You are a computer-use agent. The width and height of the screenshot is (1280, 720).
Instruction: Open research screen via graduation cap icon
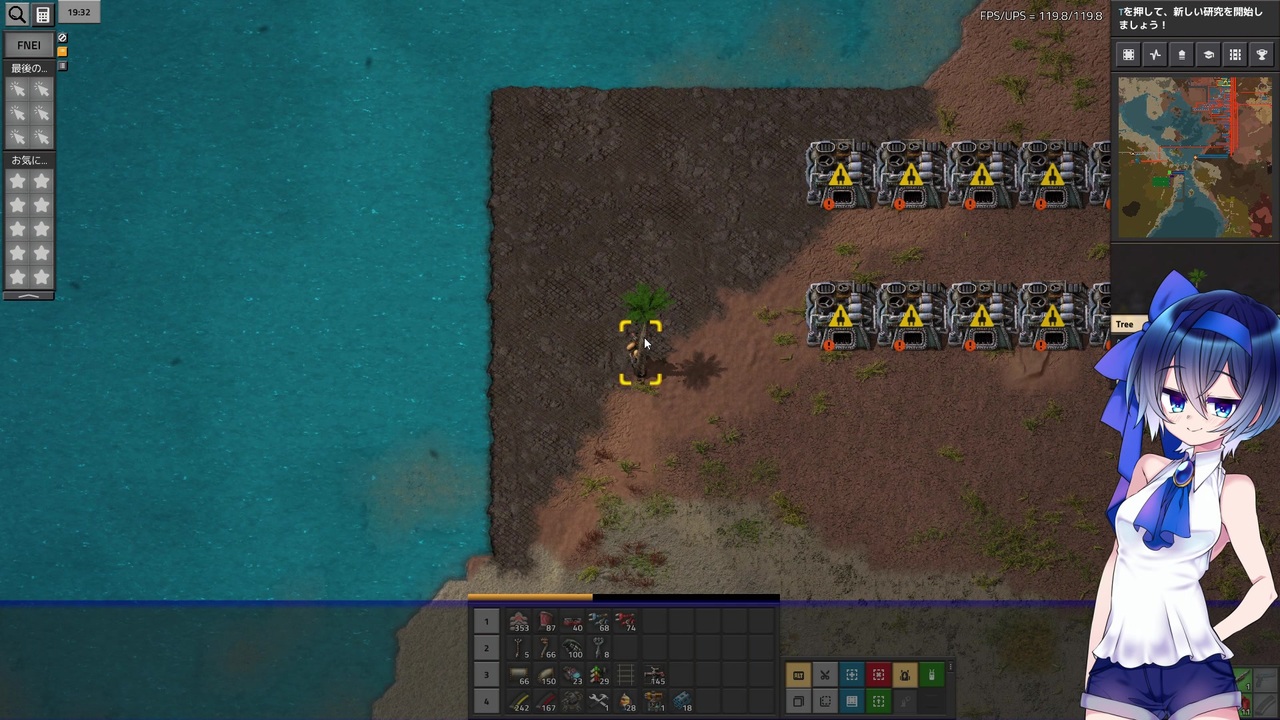tap(1209, 55)
